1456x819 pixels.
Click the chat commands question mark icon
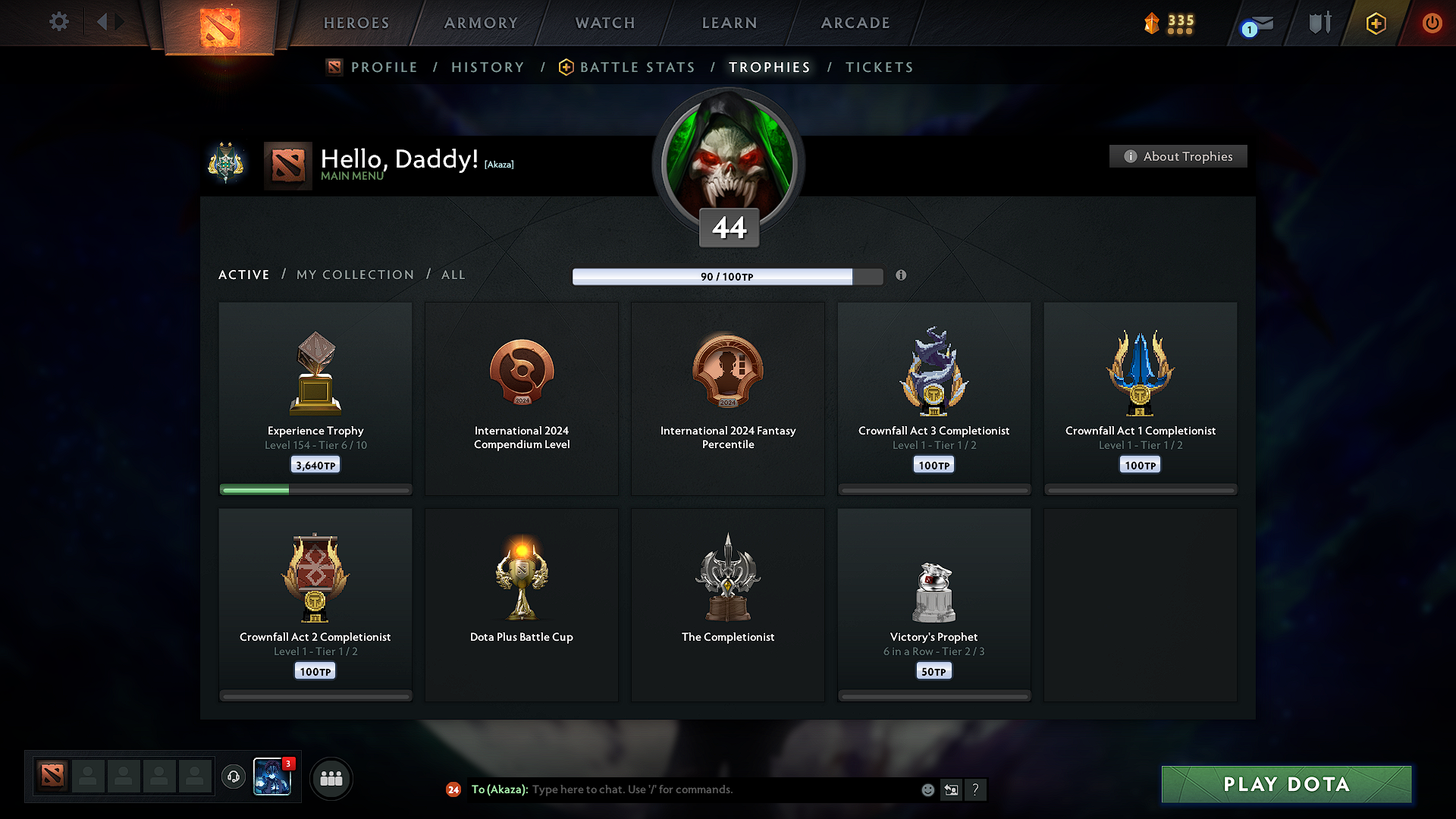[x=976, y=789]
